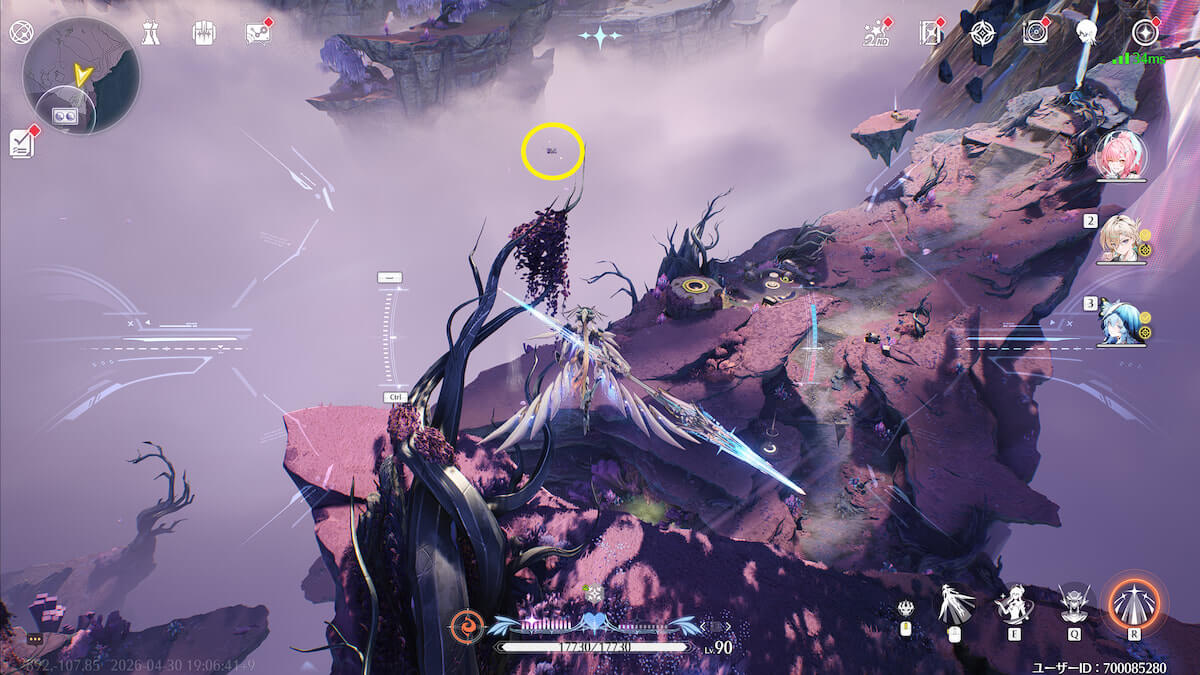1200x675 pixels.
Task: Open the four-point star compass icon
Action: coord(982,33)
